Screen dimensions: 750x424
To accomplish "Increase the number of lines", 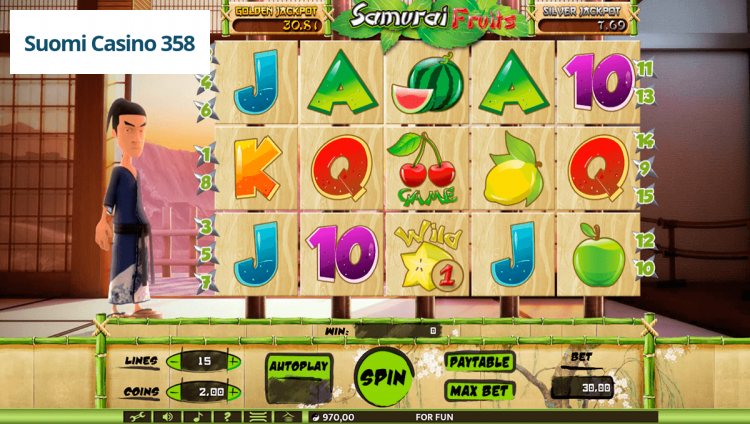I will [234, 362].
